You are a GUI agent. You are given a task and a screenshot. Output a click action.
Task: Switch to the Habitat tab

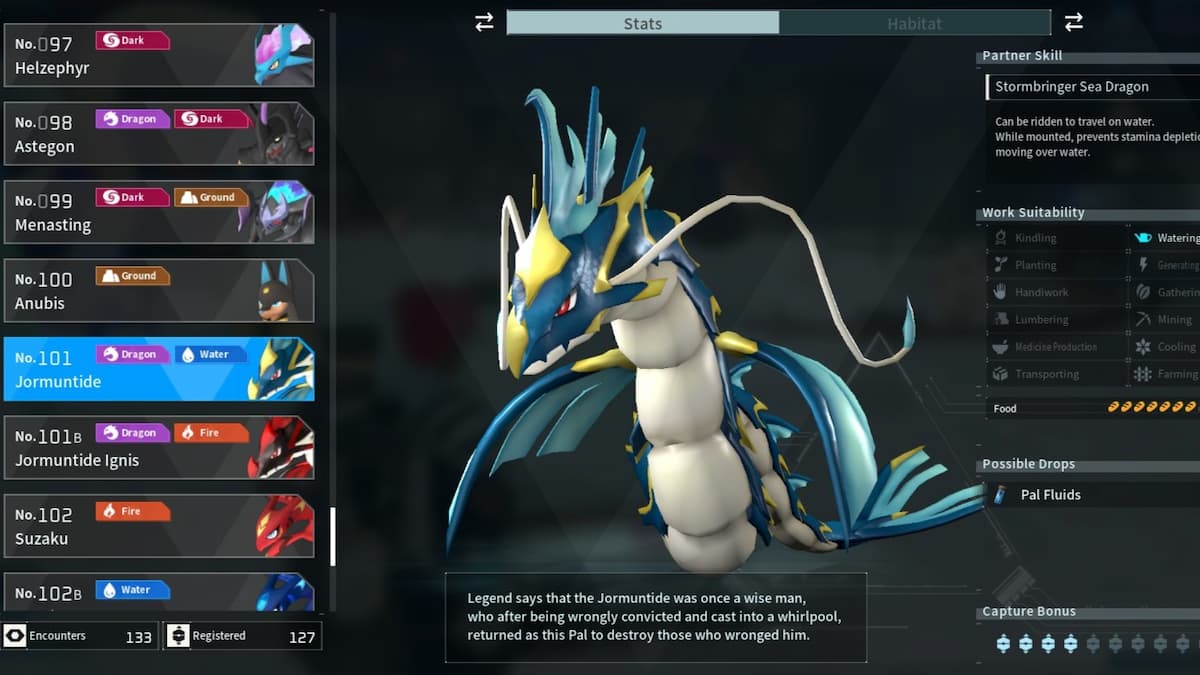click(914, 23)
